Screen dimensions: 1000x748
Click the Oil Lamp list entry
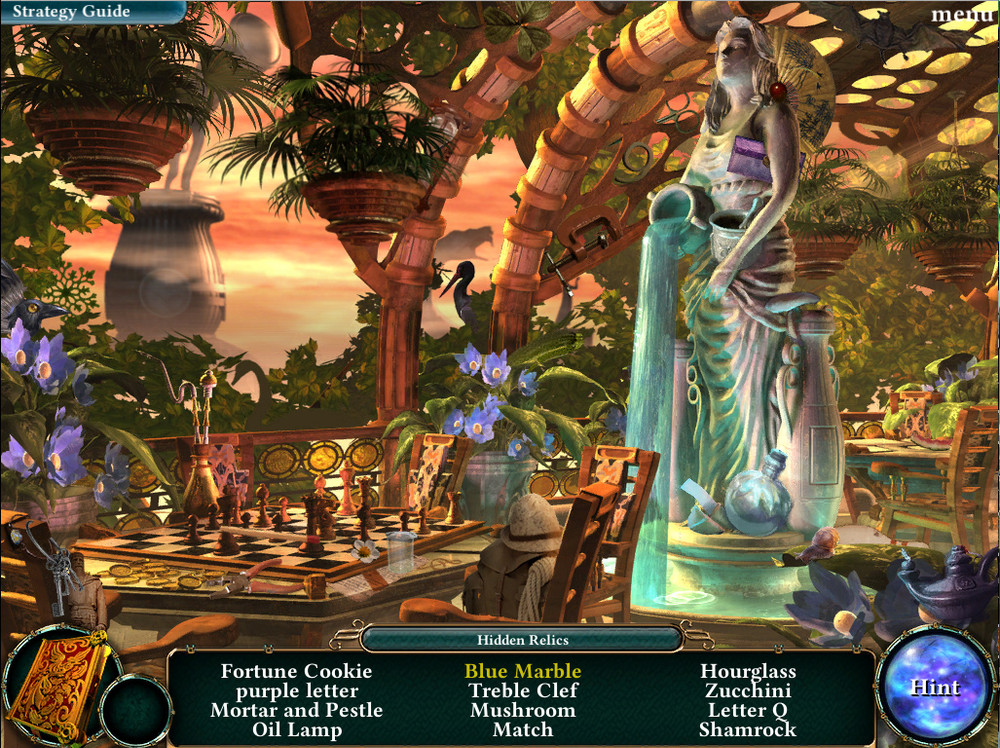[296, 730]
